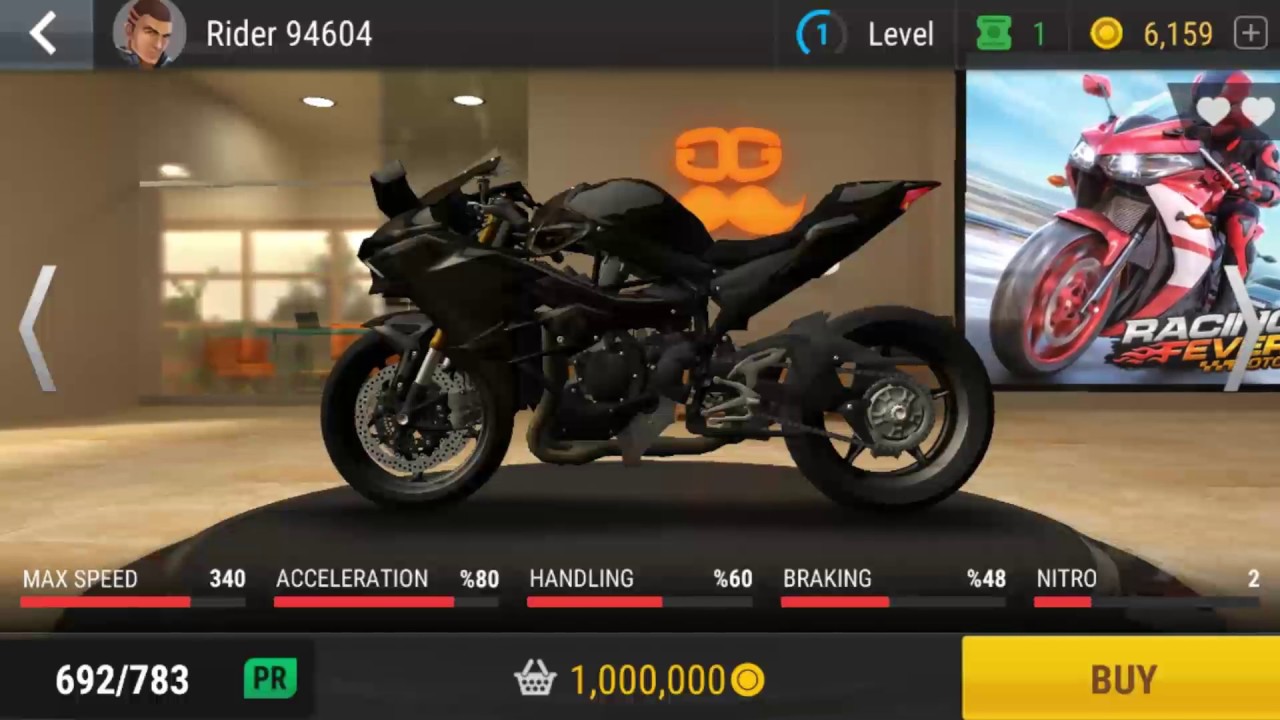Tap the Level 1 progress circle icon
Image resolution: width=1280 pixels, height=720 pixels.
(820, 33)
